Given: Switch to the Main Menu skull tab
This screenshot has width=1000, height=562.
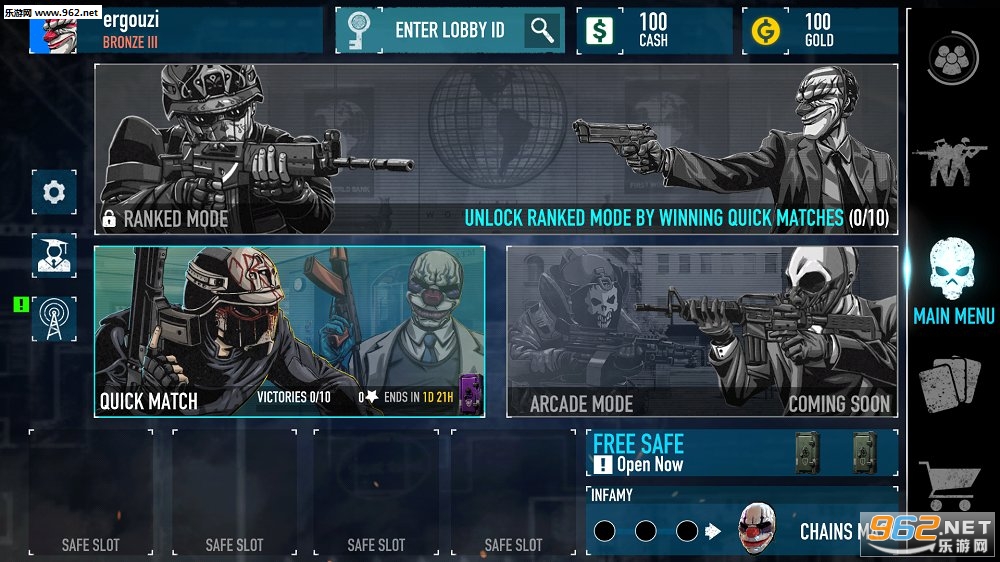Looking at the screenshot, I should click(x=953, y=280).
